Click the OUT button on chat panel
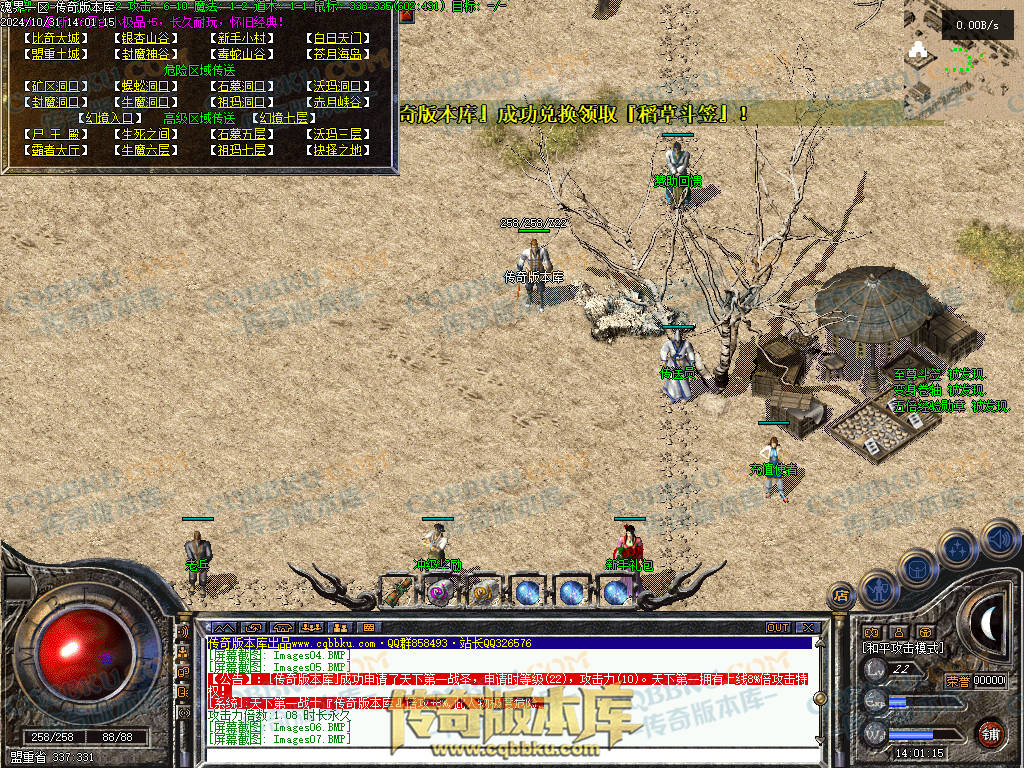Screen dimensions: 1024x768 [778, 628]
